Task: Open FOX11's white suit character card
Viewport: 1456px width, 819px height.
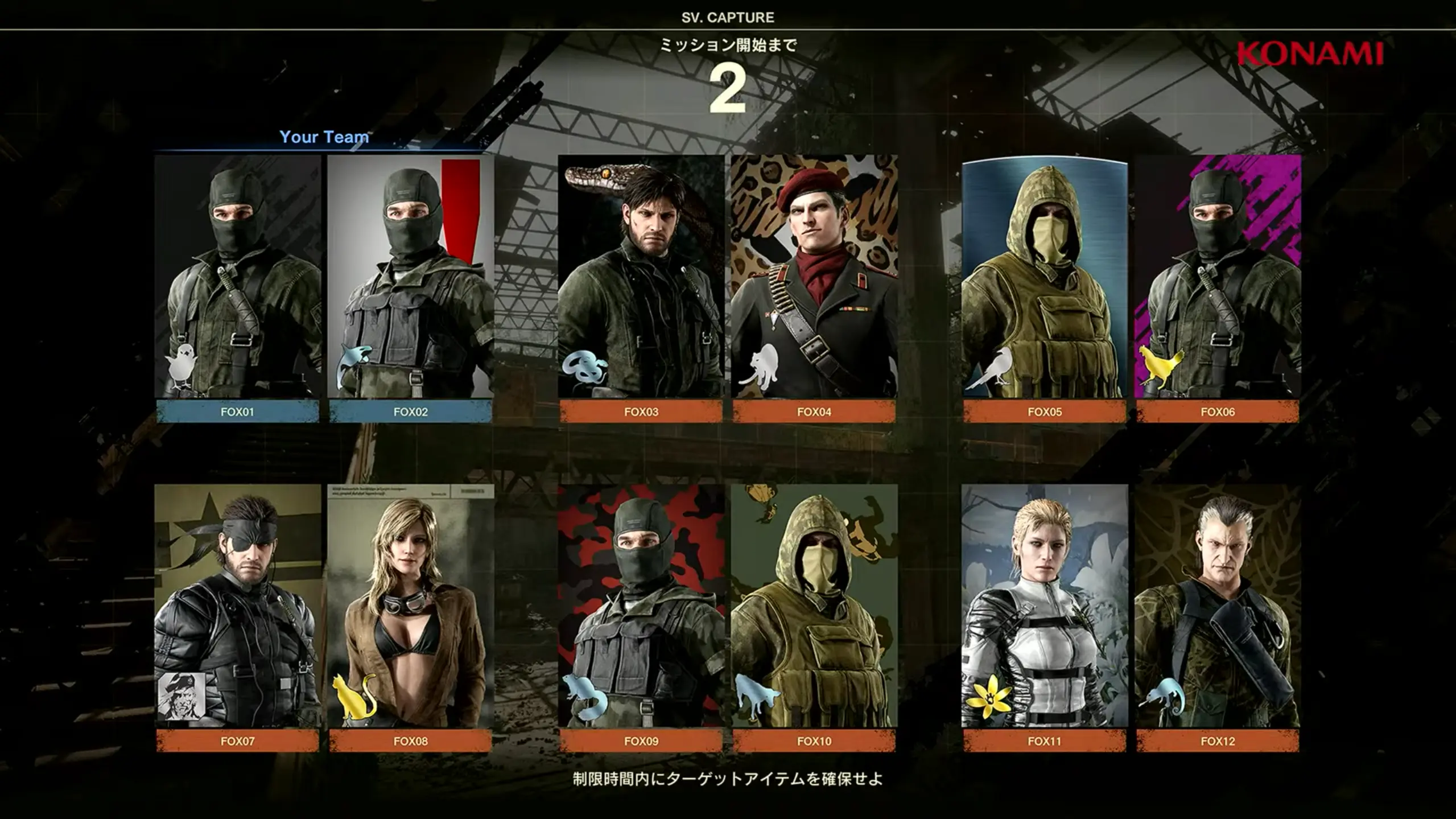Action: [1045, 606]
